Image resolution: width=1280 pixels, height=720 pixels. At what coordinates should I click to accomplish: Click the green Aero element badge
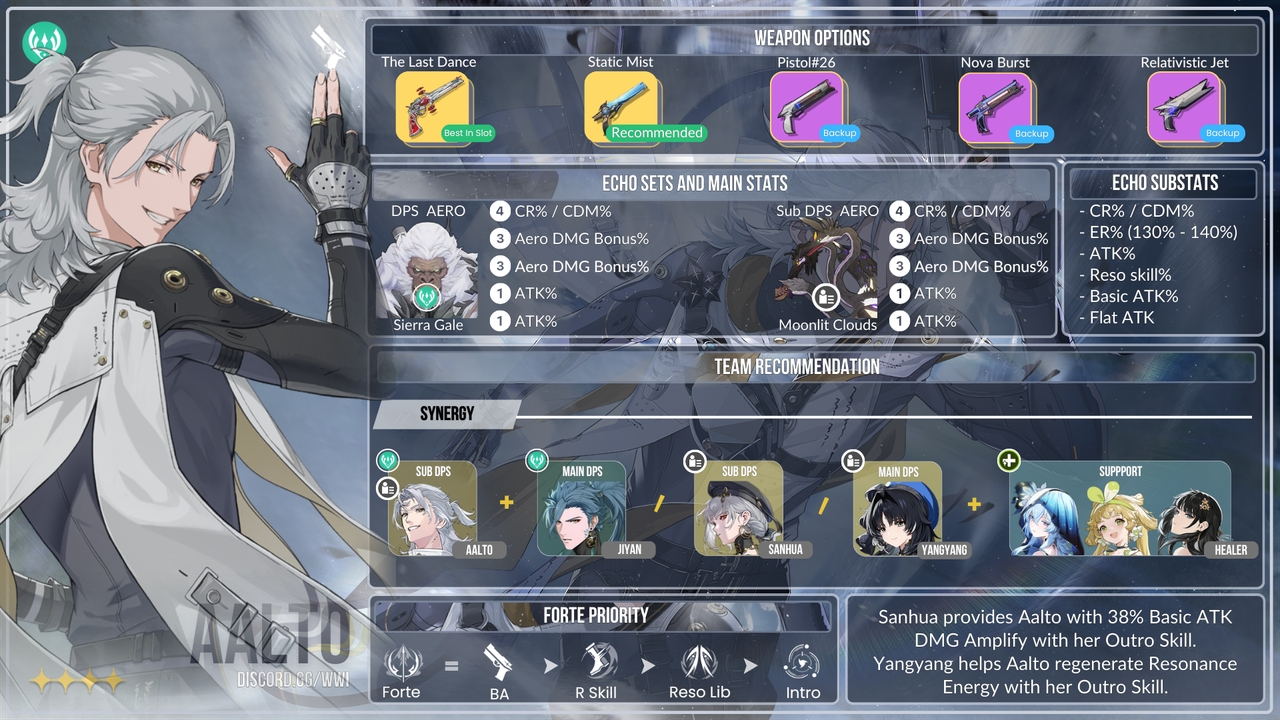coord(45,43)
